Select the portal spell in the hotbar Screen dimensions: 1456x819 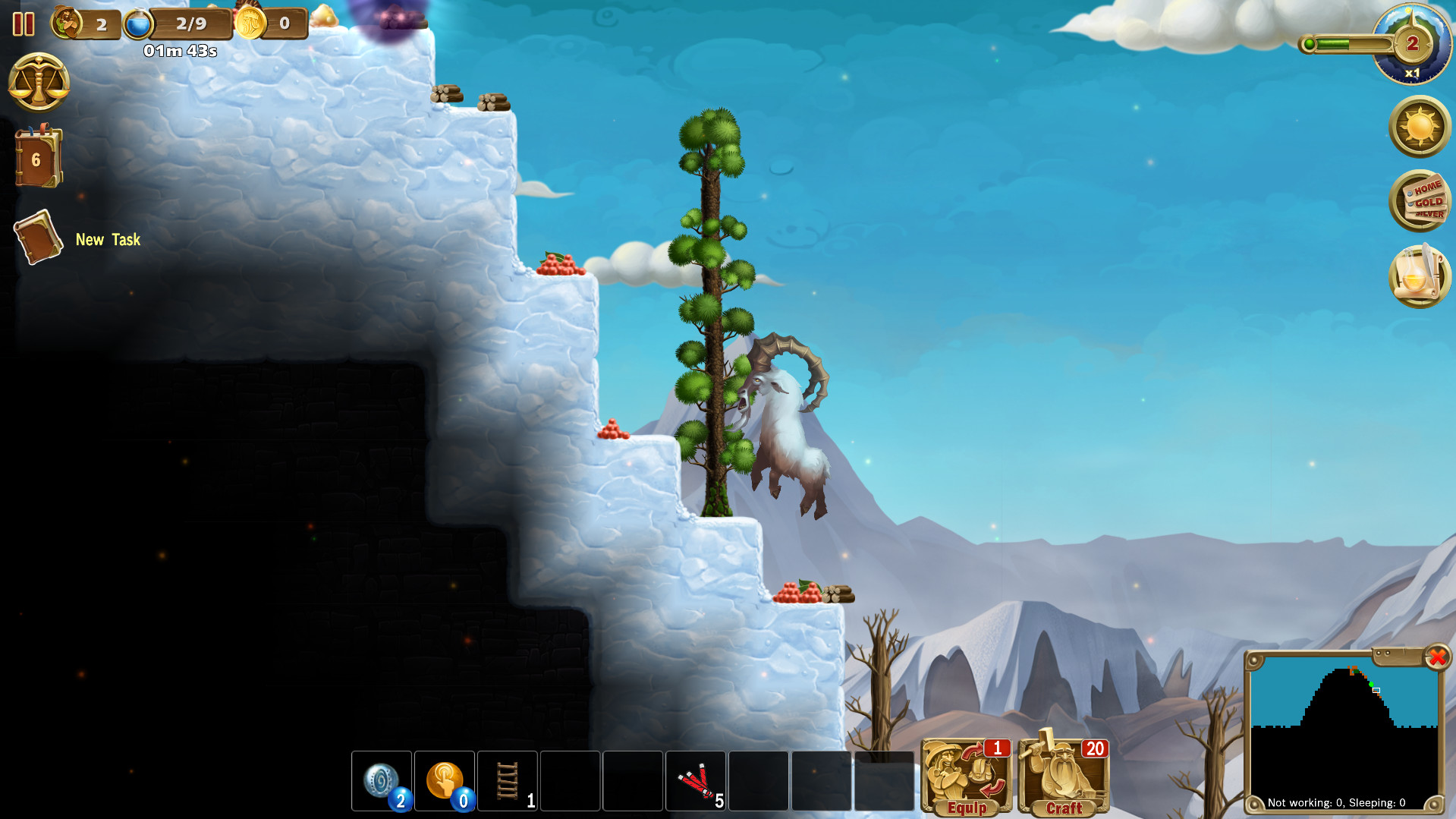point(382,781)
